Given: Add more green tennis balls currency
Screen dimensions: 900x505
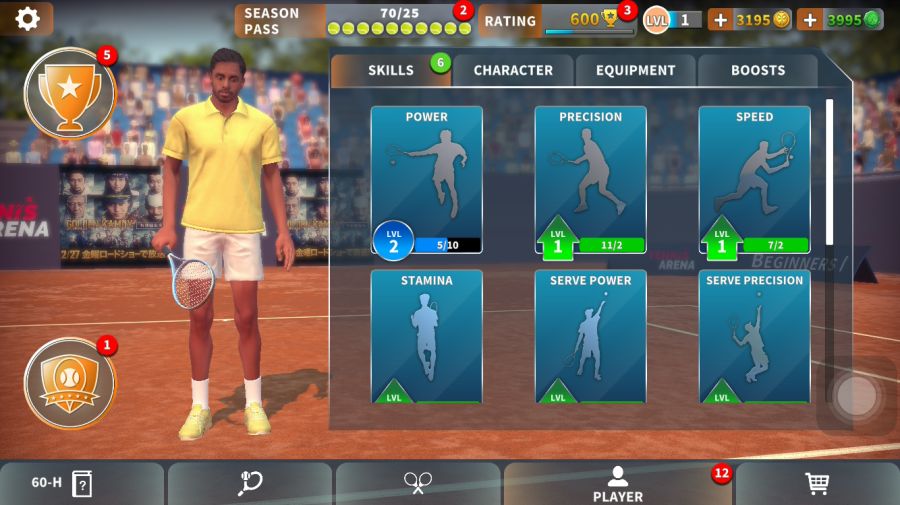Looking at the screenshot, I should [809, 19].
